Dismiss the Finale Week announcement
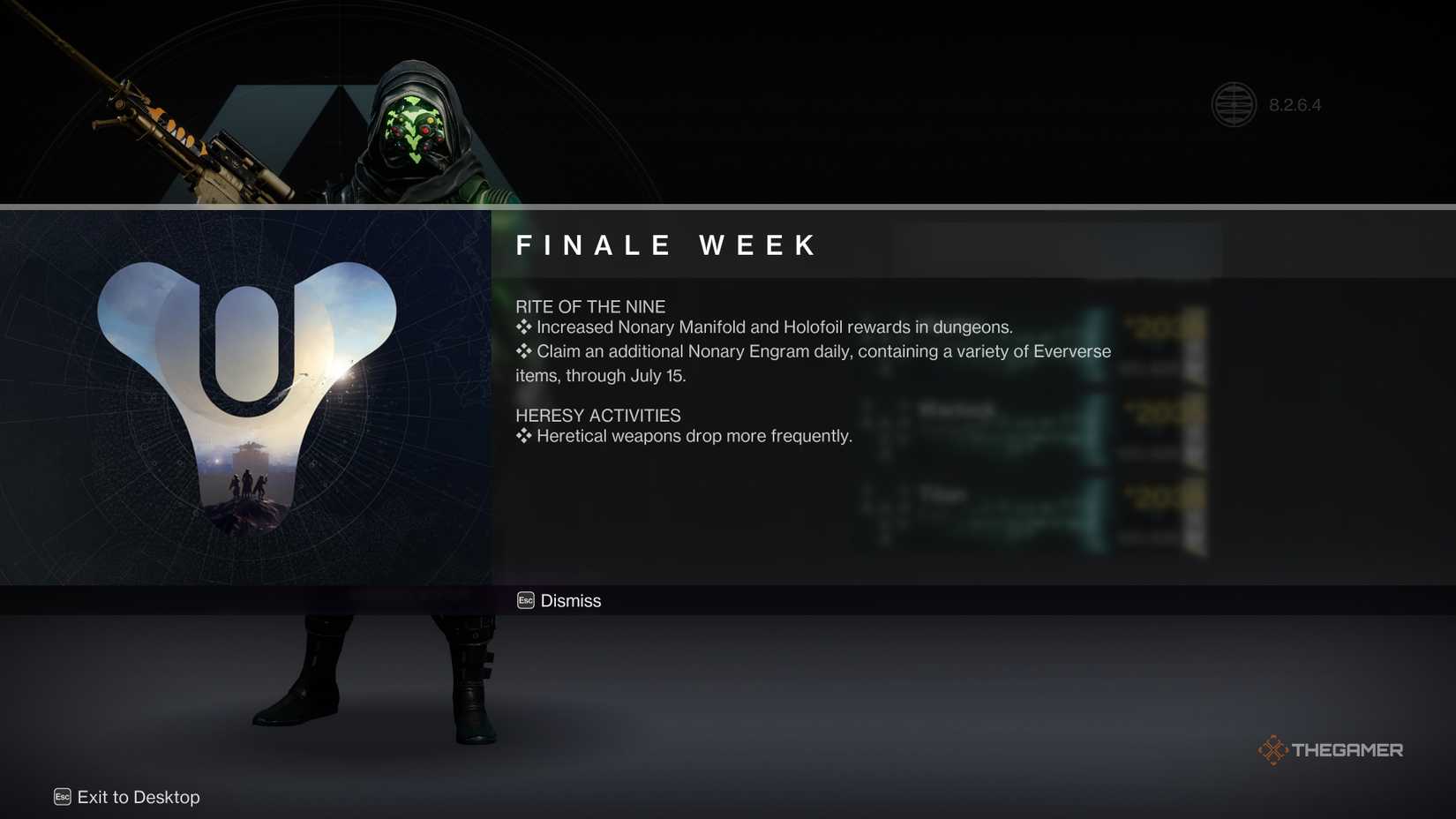 (x=570, y=601)
